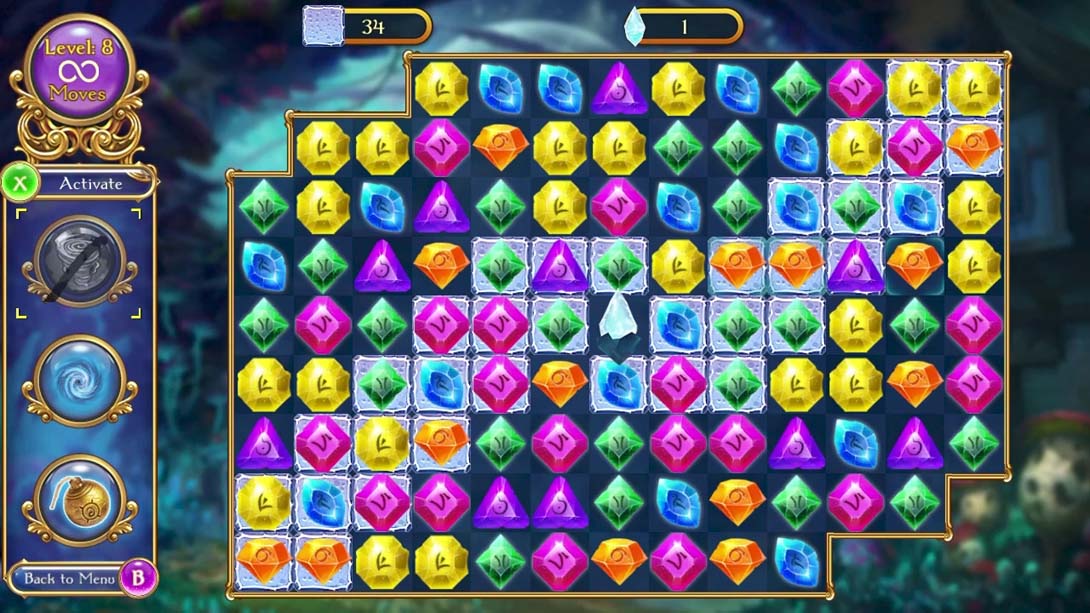Viewport: 1090px width, 613px height.
Task: Click the Activate button
Action: (x=89, y=184)
